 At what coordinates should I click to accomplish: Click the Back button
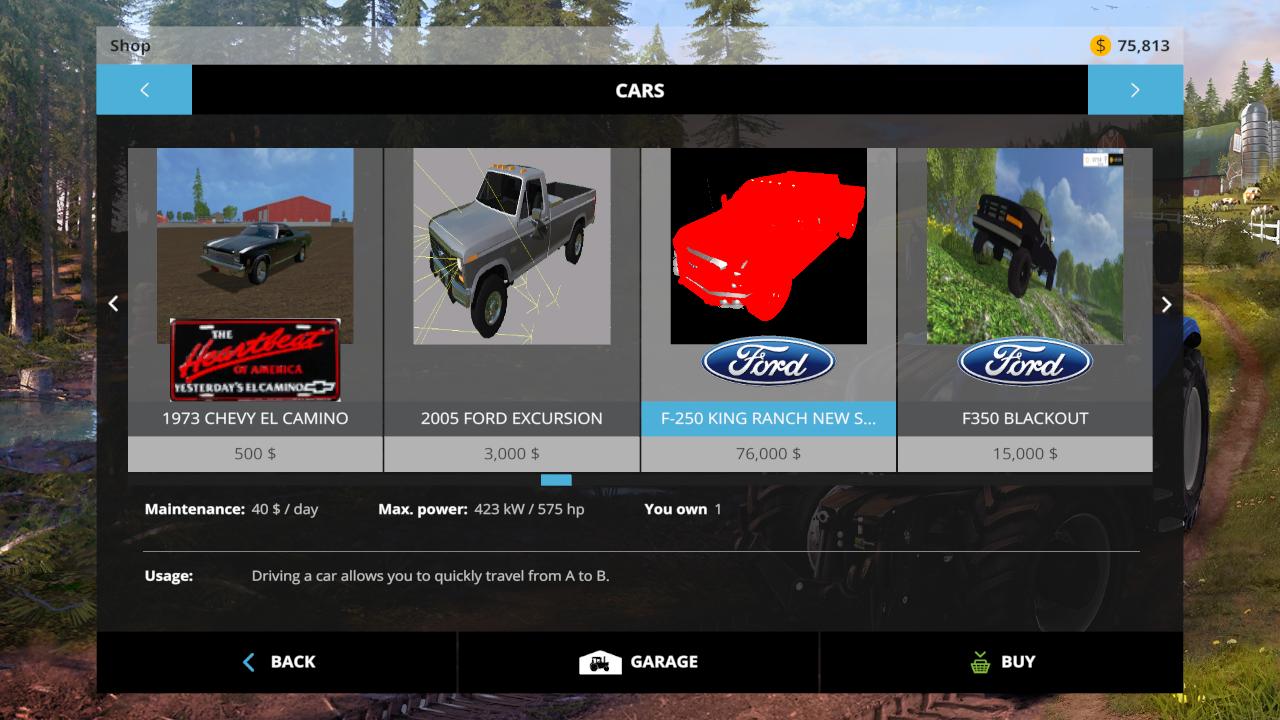278,662
